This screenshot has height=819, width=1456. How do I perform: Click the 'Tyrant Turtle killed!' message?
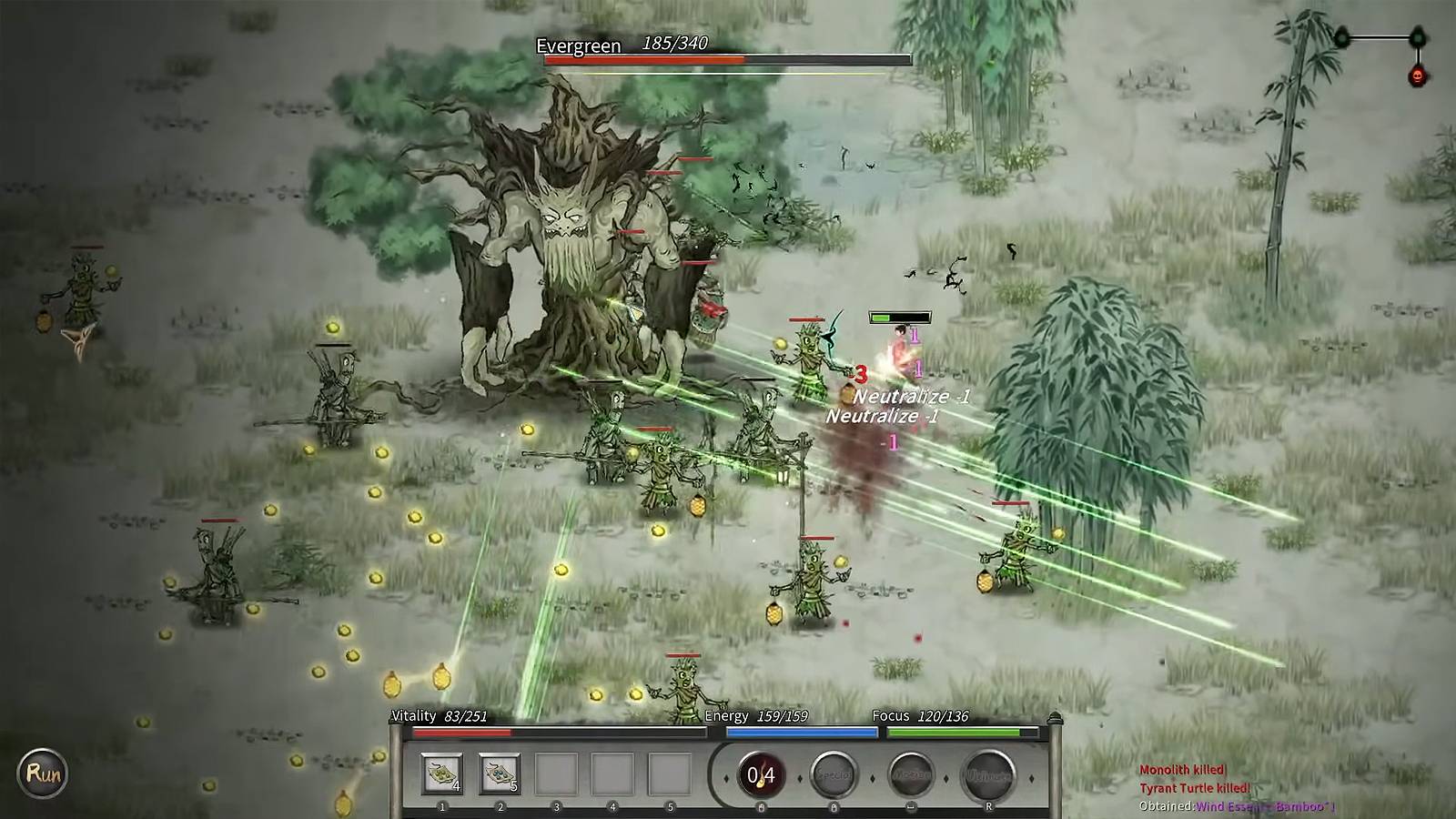pos(1198,786)
